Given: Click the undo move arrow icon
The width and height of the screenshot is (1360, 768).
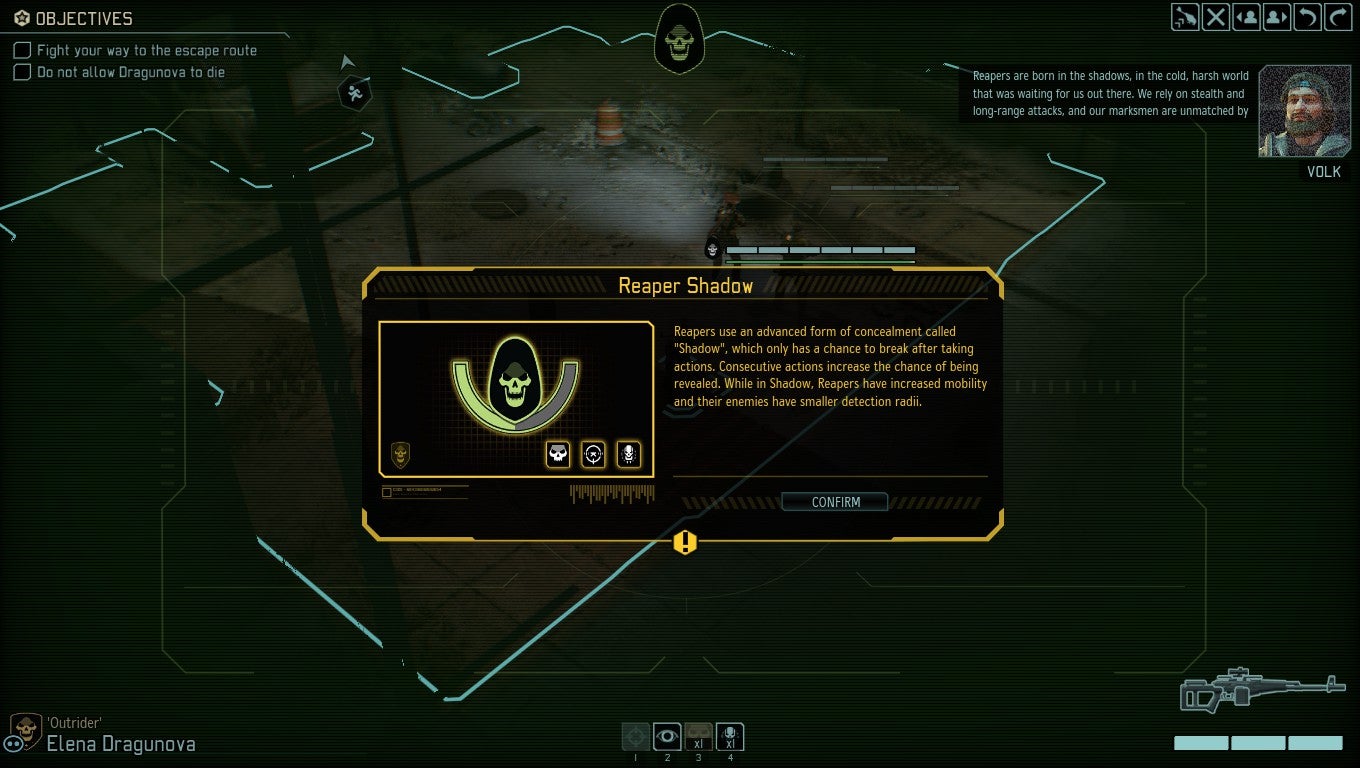Looking at the screenshot, I should click(x=1307, y=17).
